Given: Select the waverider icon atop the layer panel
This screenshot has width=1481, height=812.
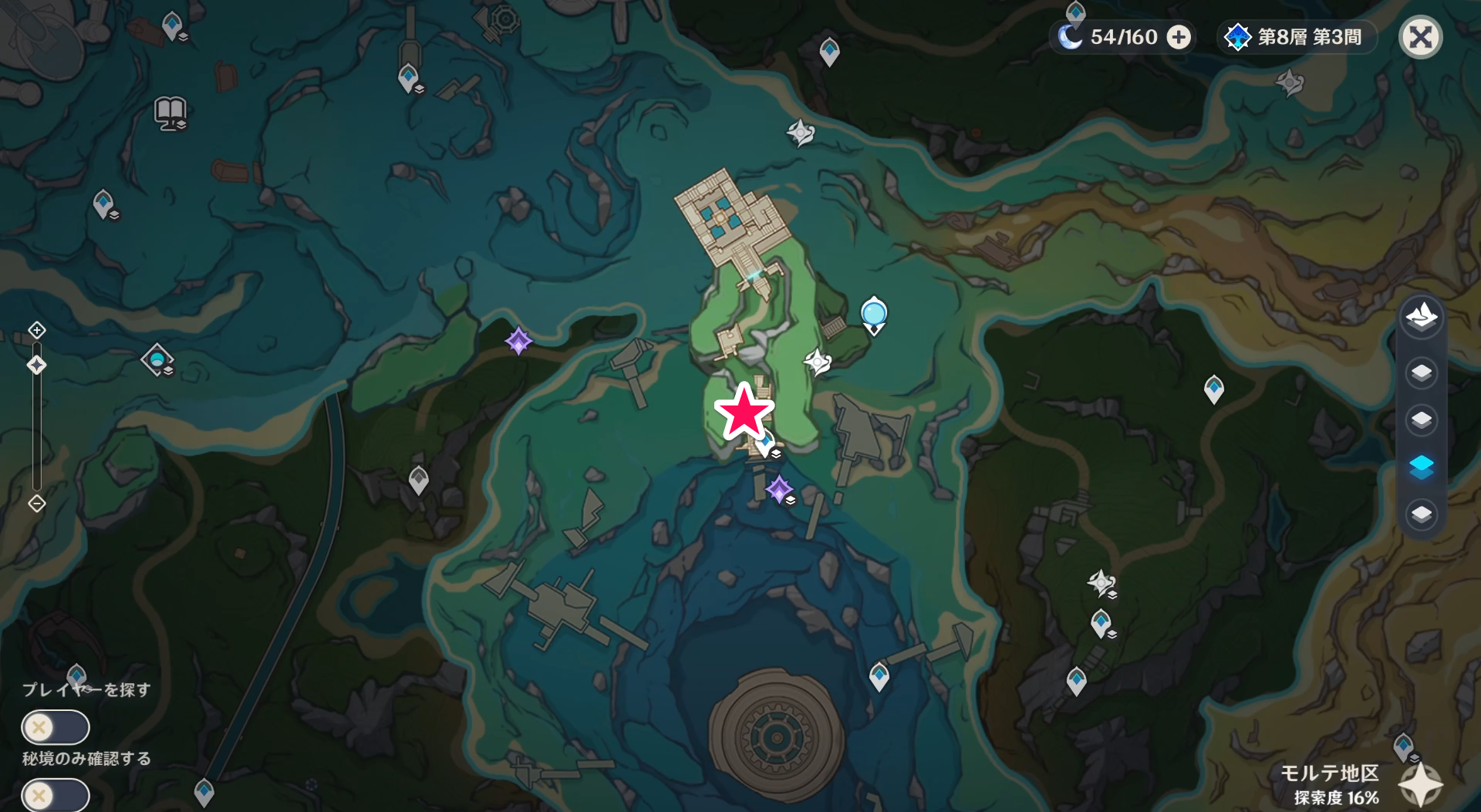Looking at the screenshot, I should (1423, 316).
